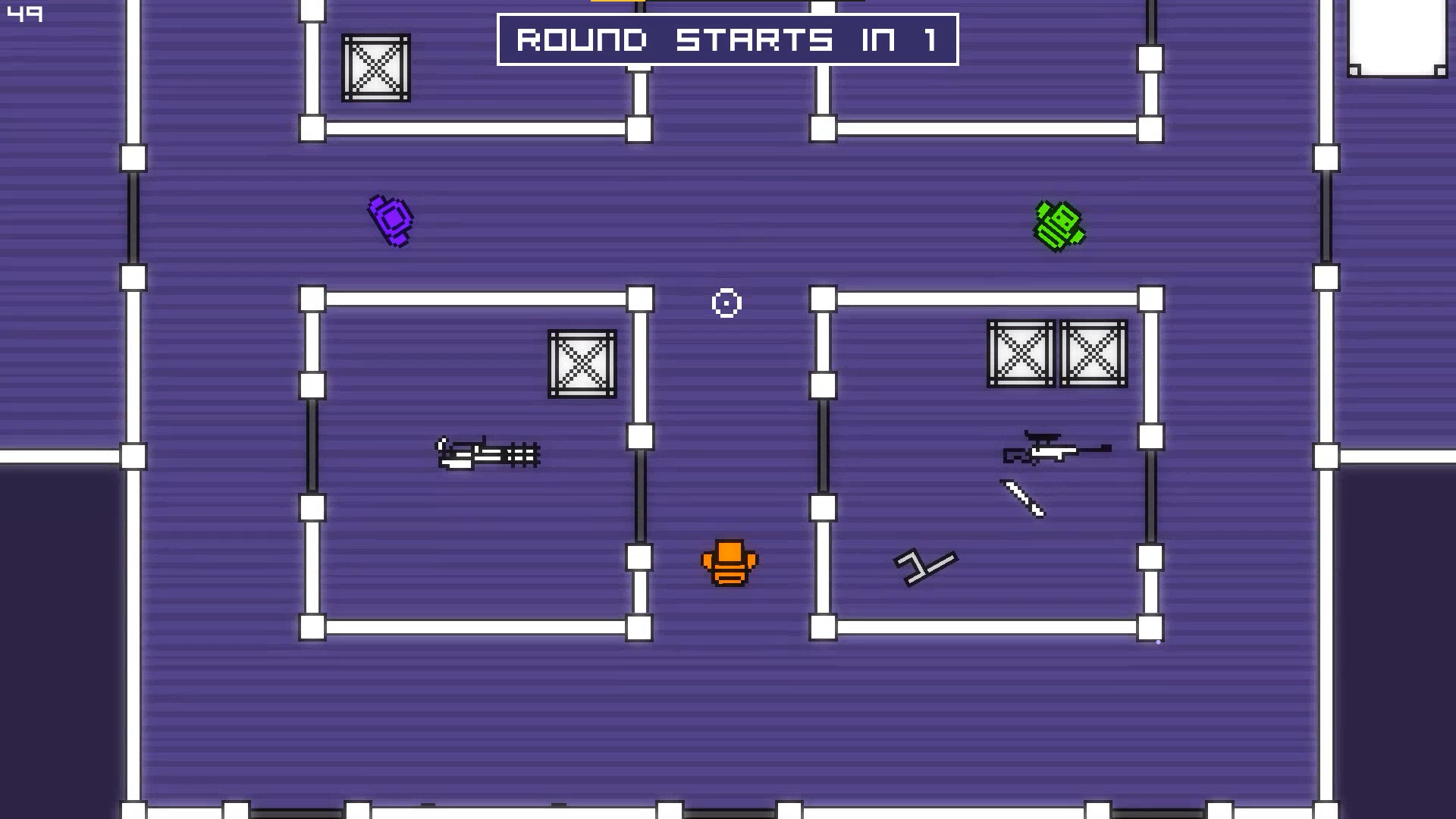This screenshot has height=819, width=1456.
Task: Click the crate in the top-left room
Action: [x=375, y=68]
